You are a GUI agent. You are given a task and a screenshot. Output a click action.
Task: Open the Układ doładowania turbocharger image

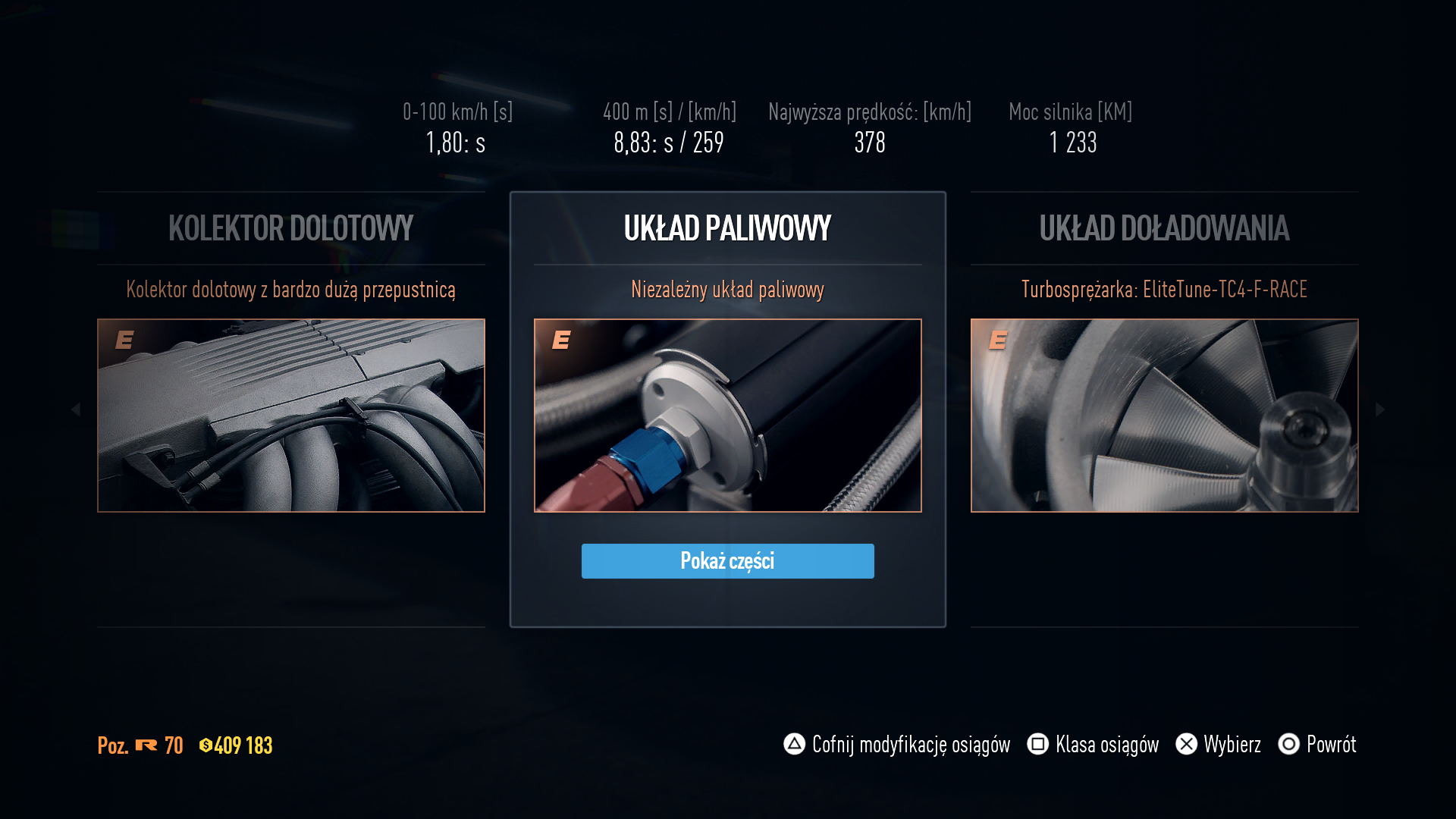pos(1164,416)
